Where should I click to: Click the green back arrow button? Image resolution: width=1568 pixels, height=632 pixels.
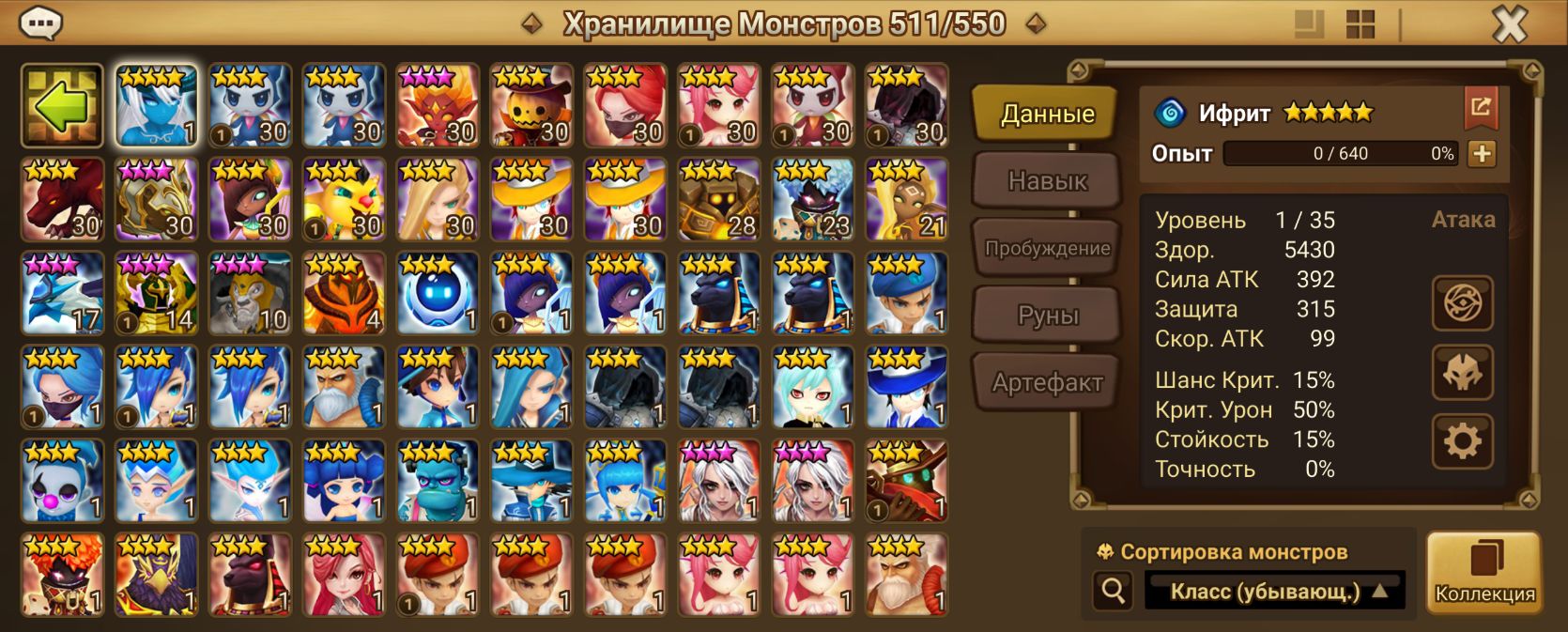[62, 106]
